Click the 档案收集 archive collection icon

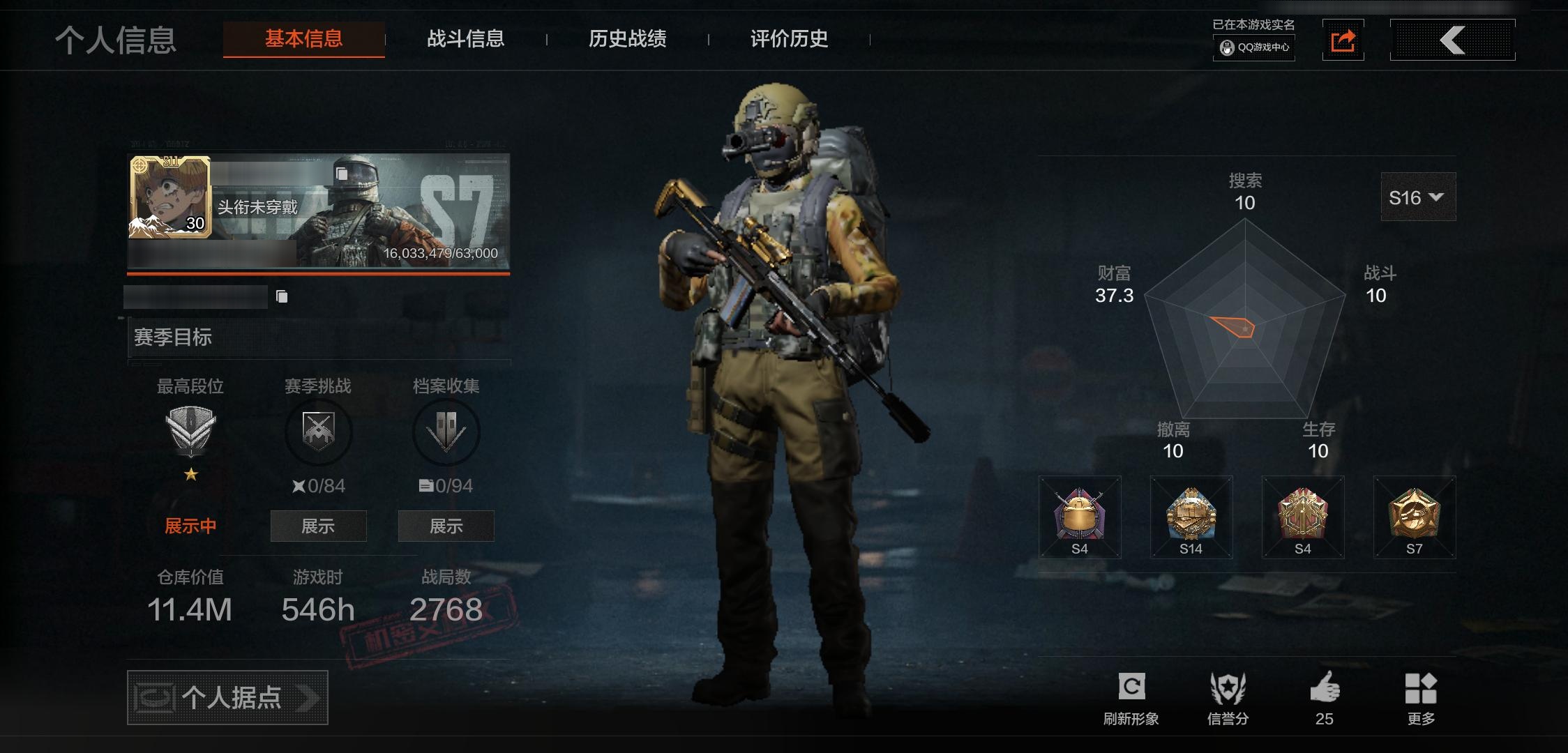(446, 432)
